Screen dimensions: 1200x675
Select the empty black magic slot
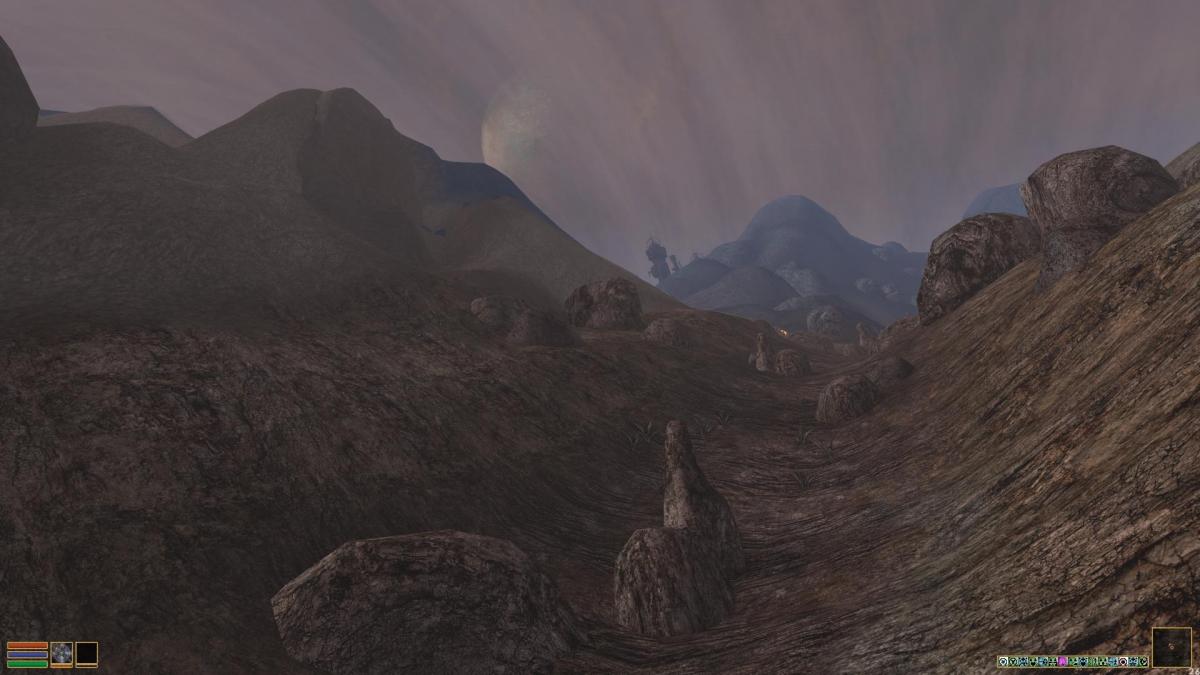click(87, 654)
